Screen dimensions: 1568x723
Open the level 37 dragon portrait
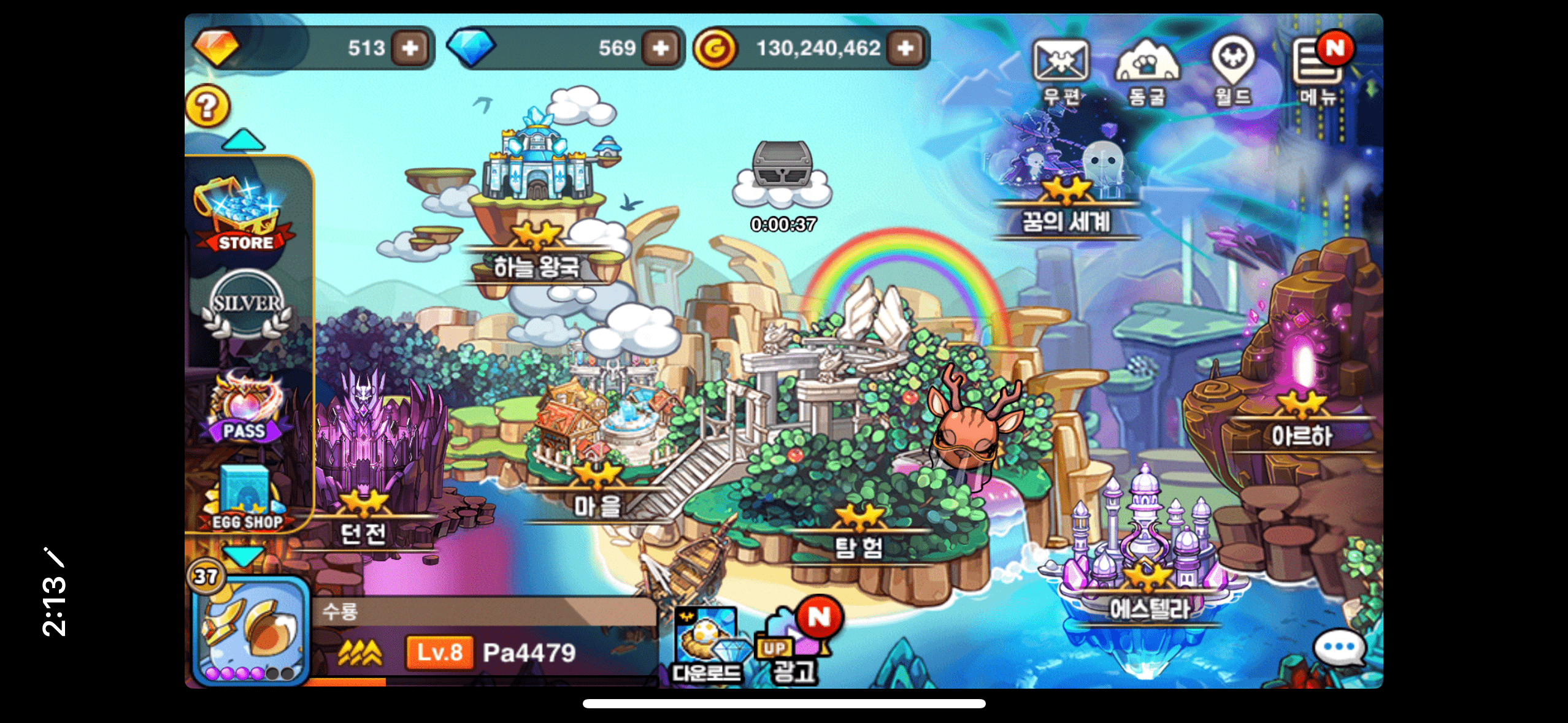click(252, 632)
